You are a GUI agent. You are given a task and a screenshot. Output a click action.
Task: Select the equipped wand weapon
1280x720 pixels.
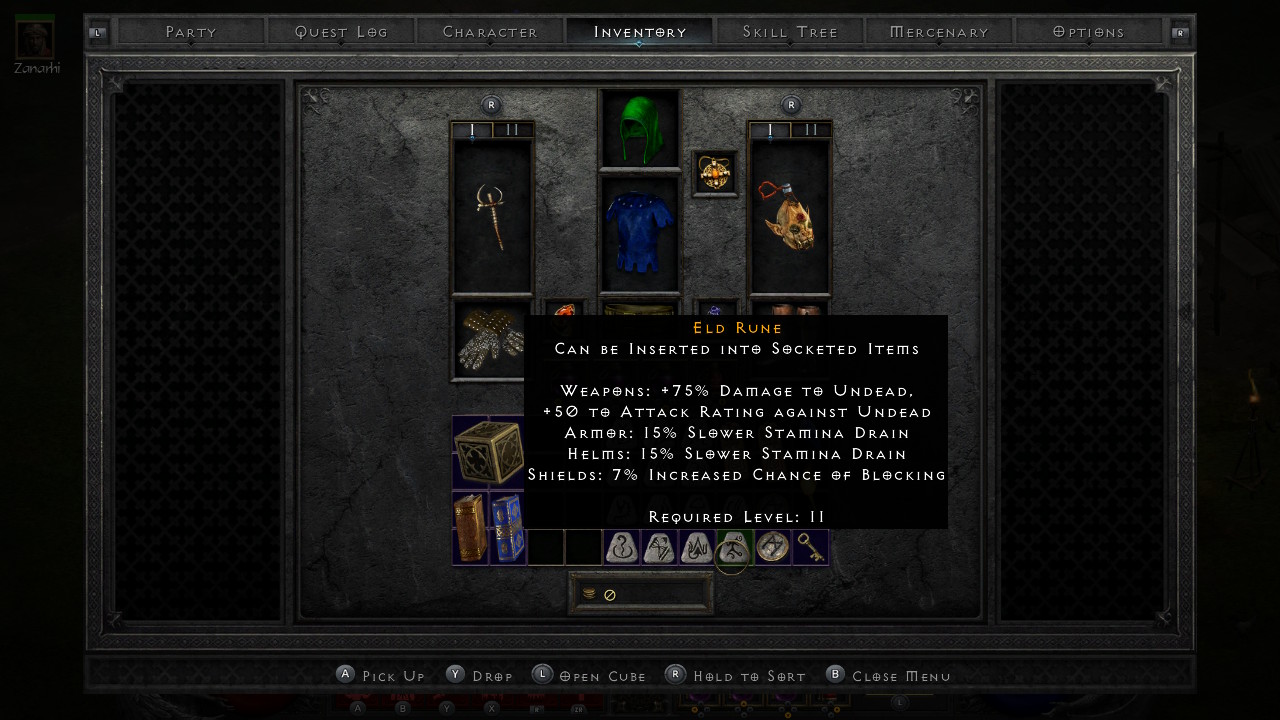click(x=492, y=216)
